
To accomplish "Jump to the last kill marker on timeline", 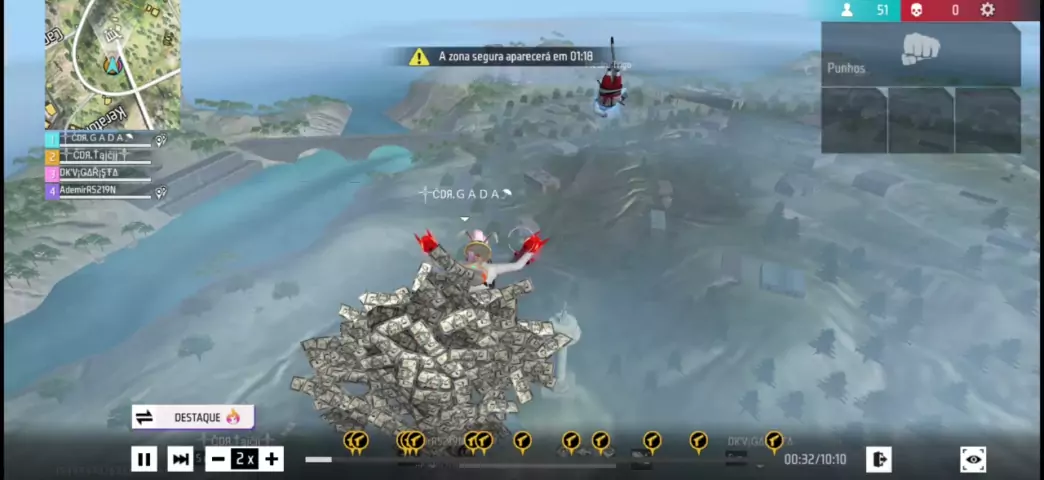I will [773, 440].
